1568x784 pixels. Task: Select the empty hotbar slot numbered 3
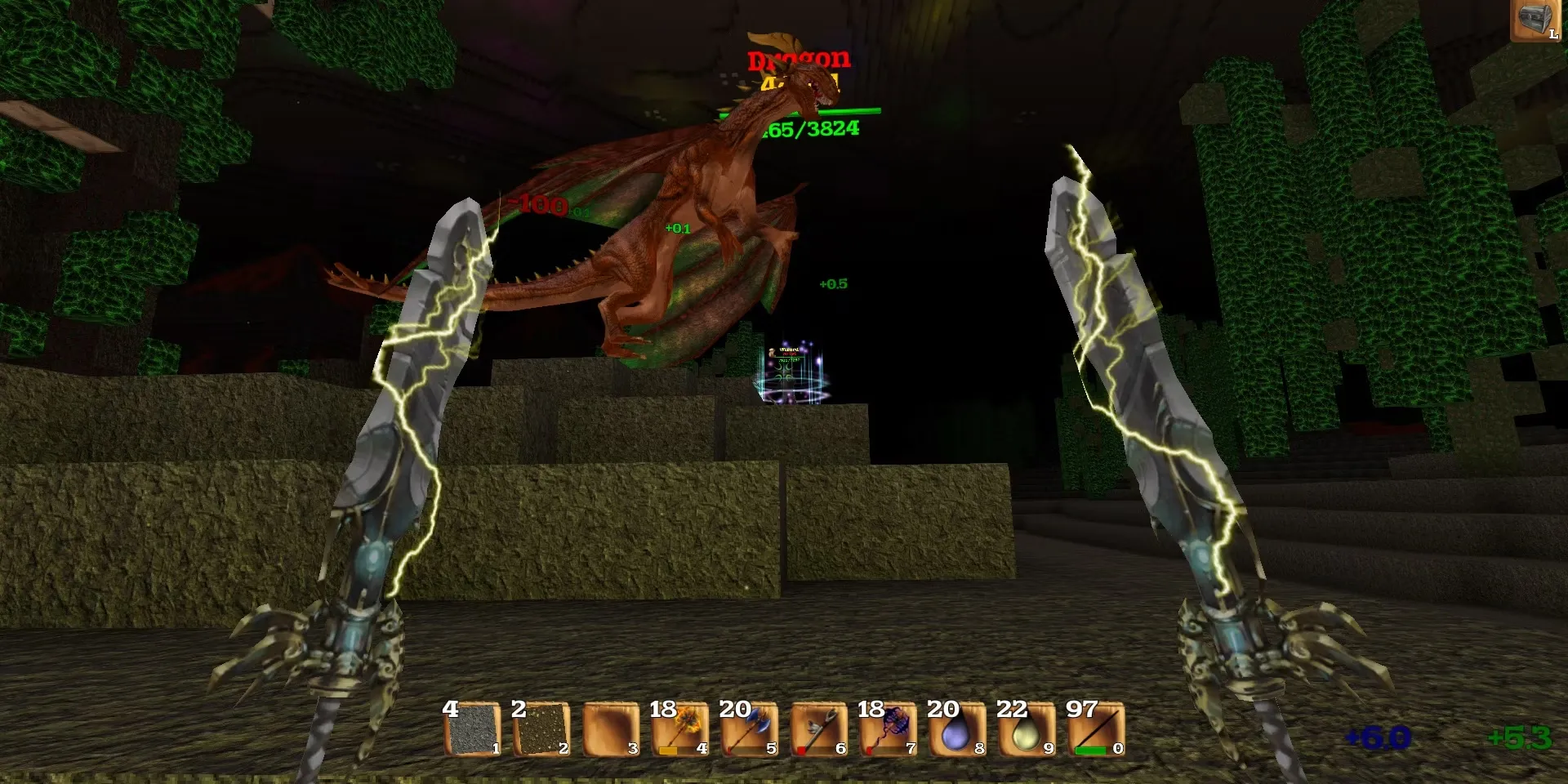pyautogui.click(x=611, y=729)
